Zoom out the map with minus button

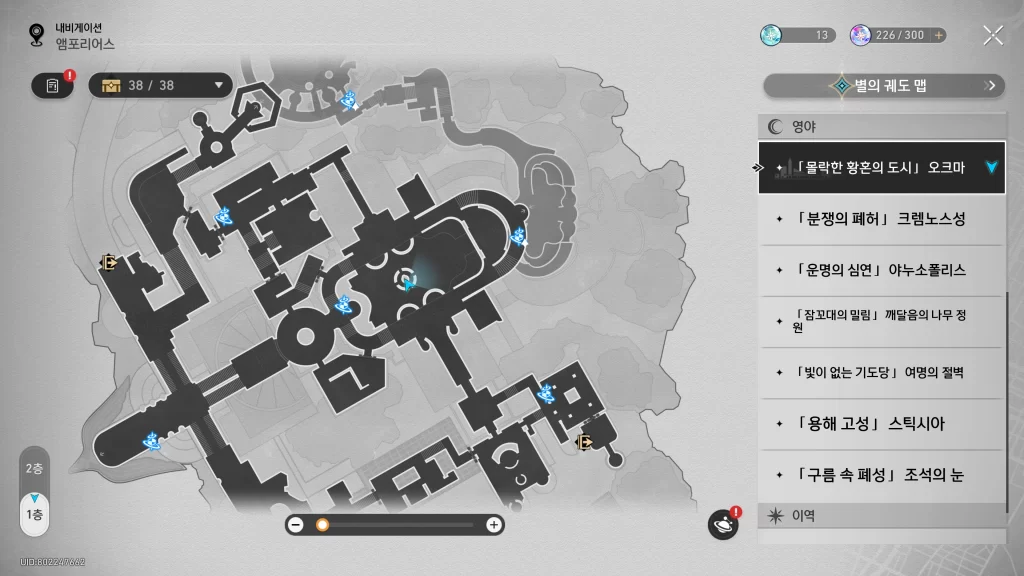pyautogui.click(x=296, y=524)
